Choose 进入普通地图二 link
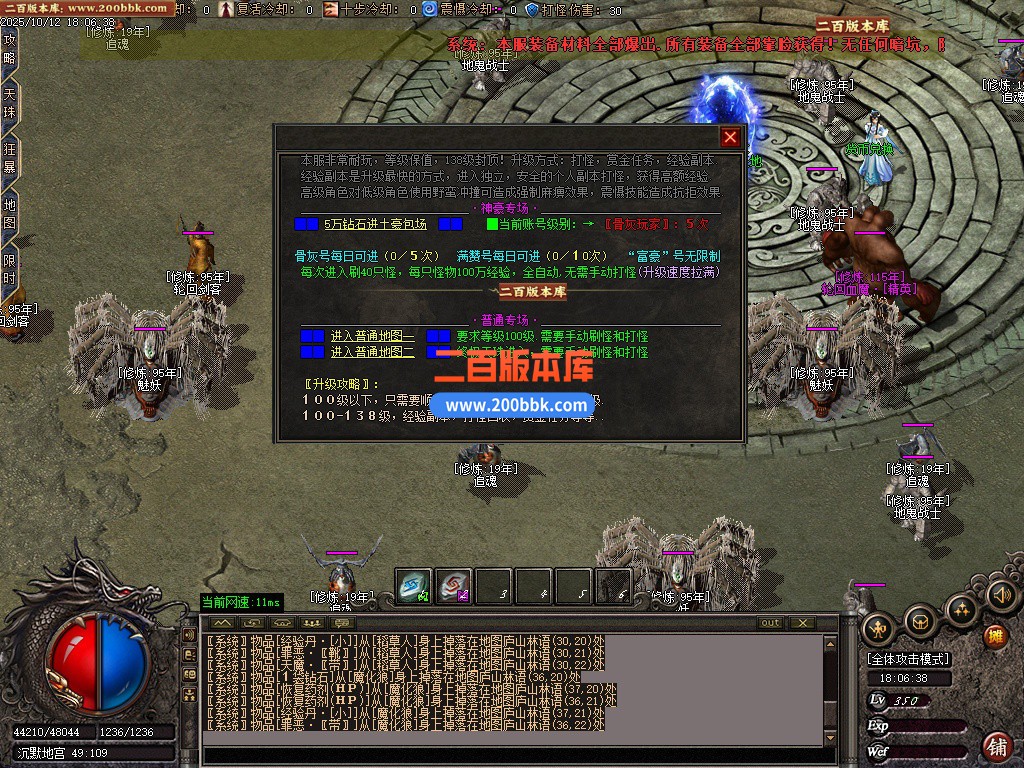 click(372, 352)
